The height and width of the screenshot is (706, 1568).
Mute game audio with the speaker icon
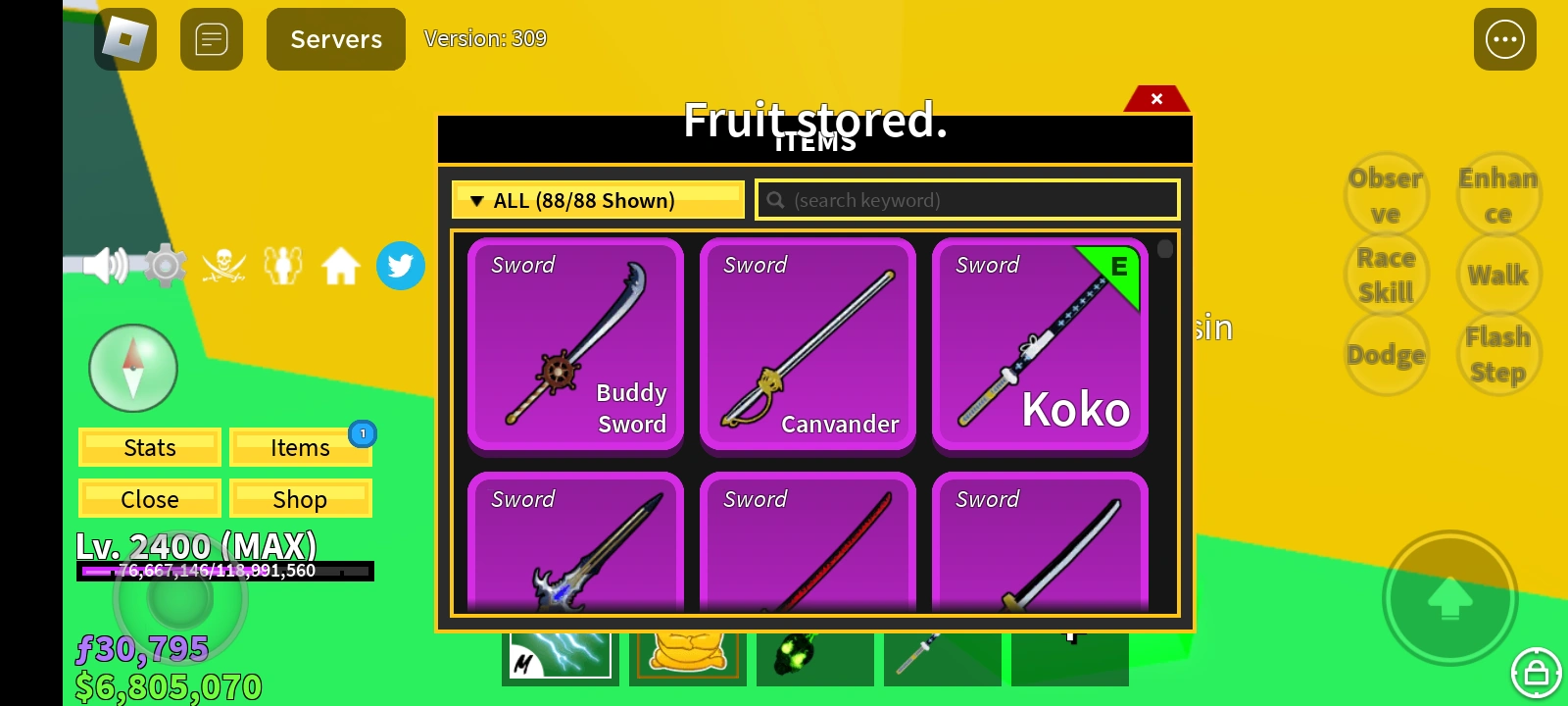point(106,265)
